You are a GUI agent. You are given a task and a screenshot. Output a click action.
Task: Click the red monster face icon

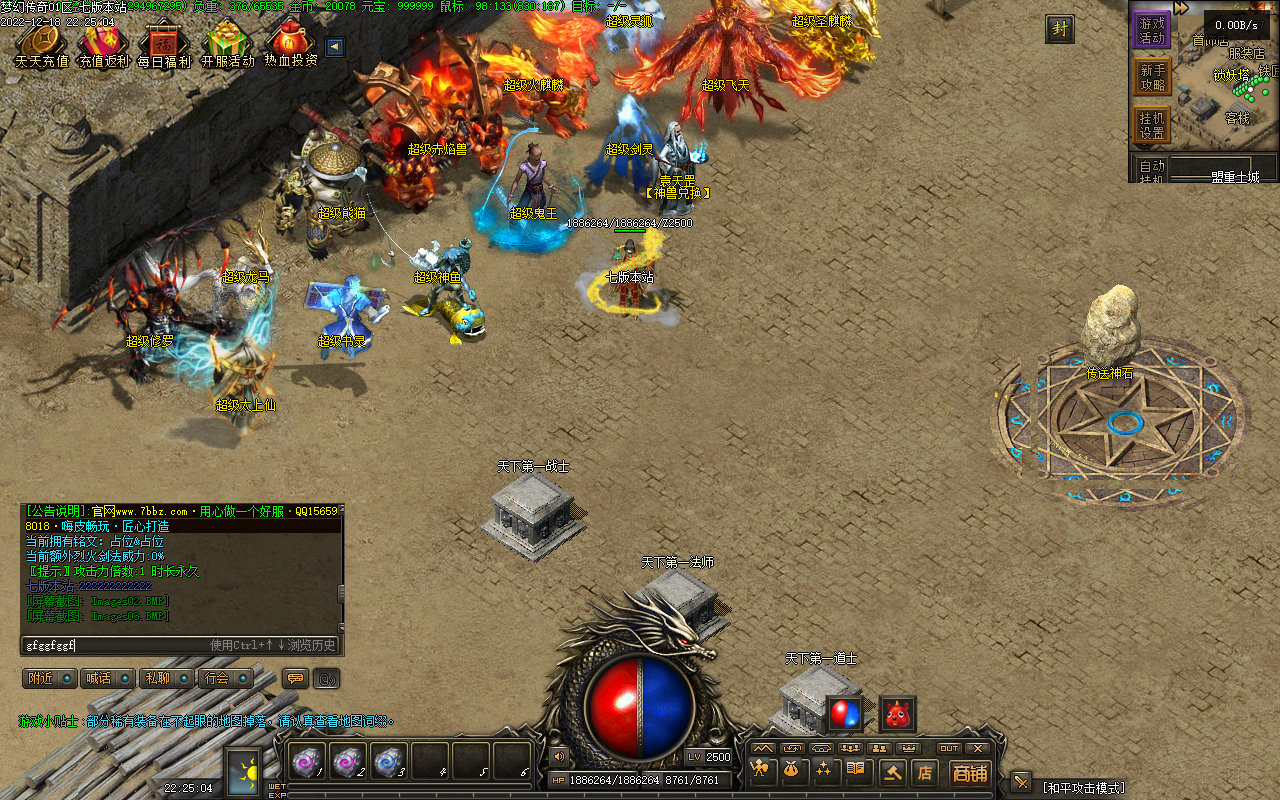click(897, 713)
